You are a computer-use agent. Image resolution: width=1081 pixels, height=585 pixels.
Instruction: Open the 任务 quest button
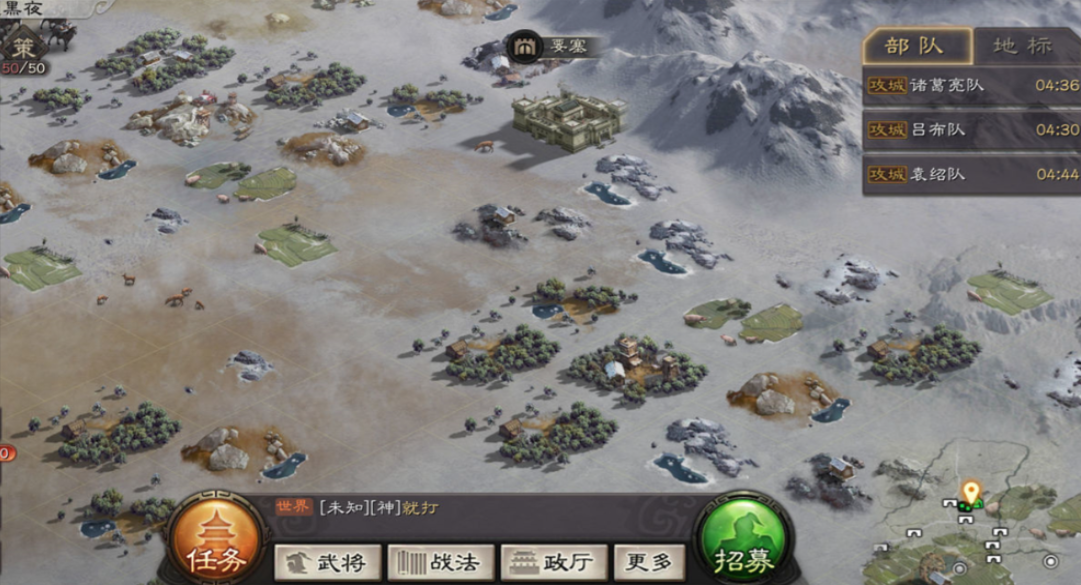215,545
